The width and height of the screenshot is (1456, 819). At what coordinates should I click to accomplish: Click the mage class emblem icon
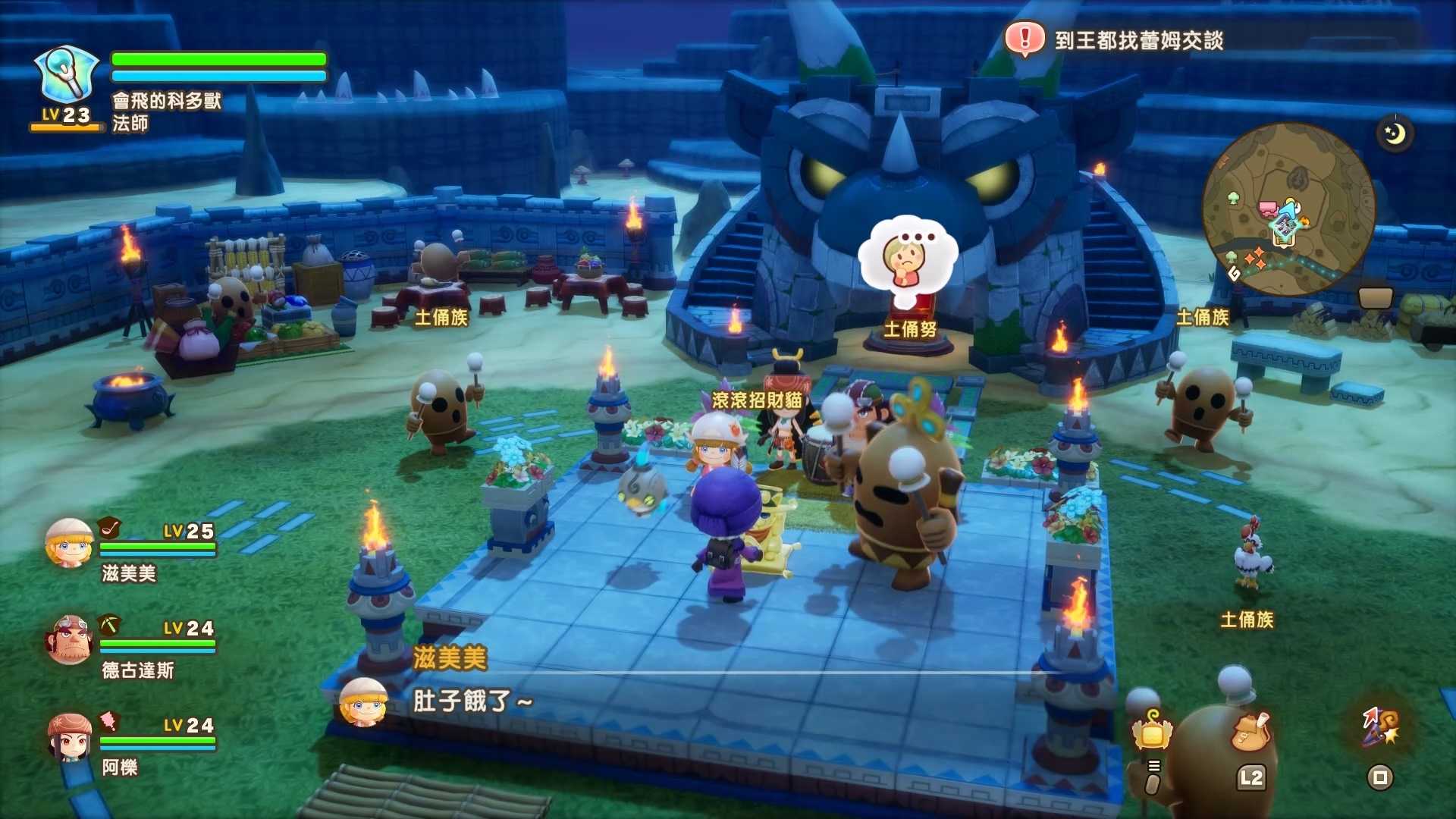pyautogui.click(x=67, y=74)
